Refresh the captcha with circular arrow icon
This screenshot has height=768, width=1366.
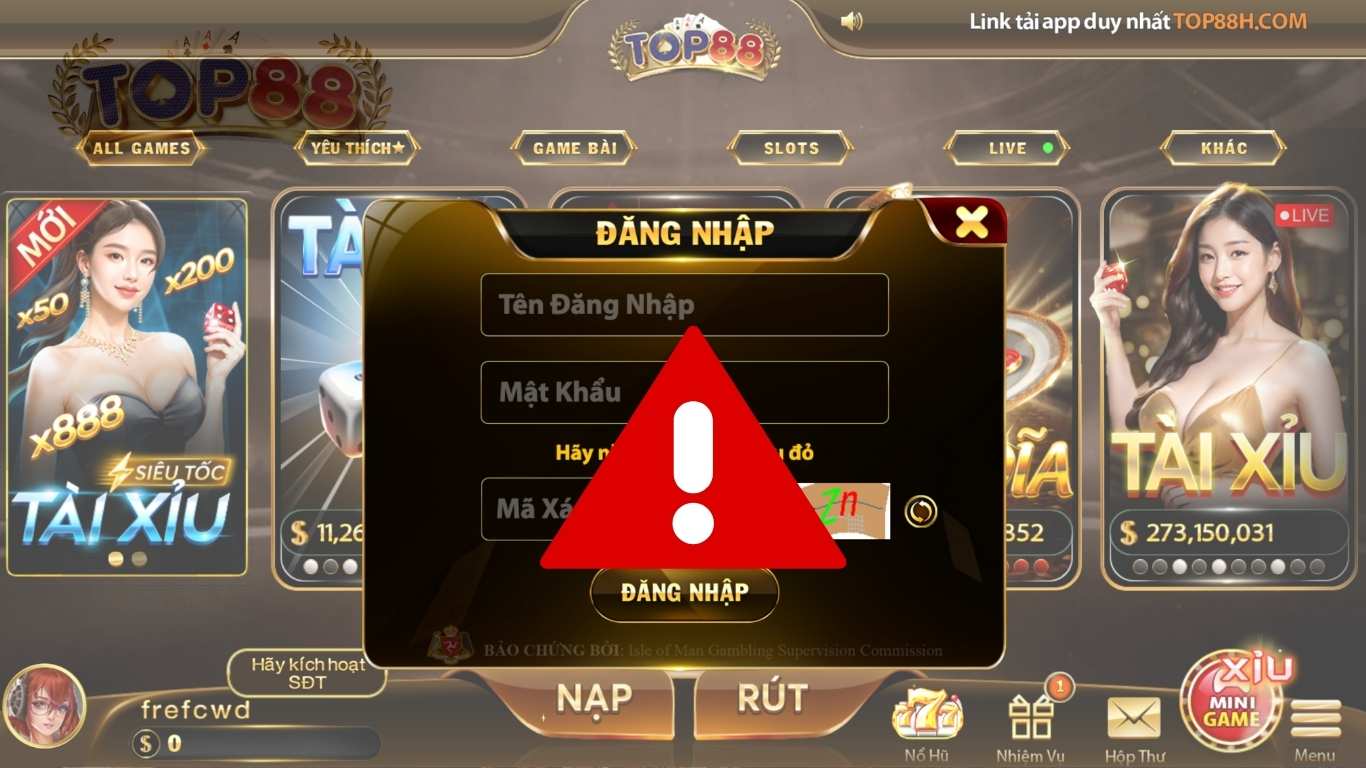pyautogui.click(x=921, y=509)
